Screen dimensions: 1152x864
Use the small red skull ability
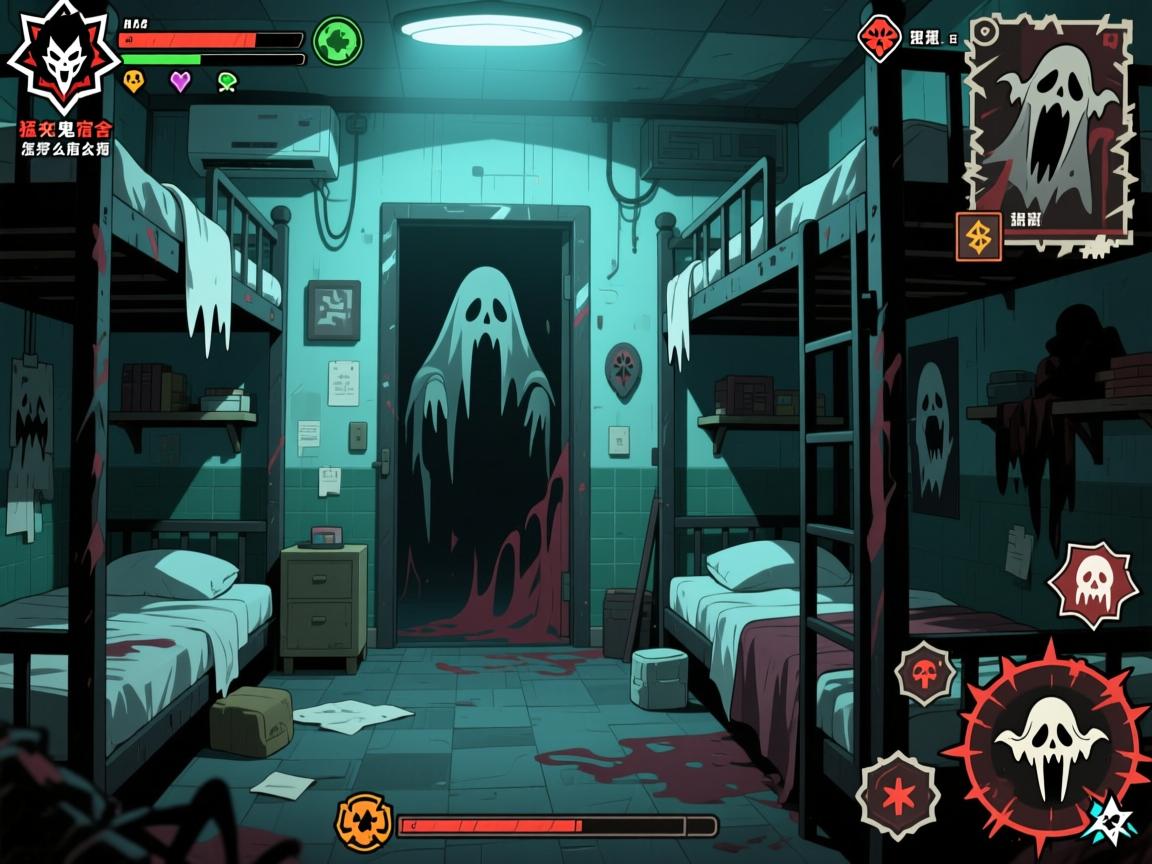pos(925,674)
